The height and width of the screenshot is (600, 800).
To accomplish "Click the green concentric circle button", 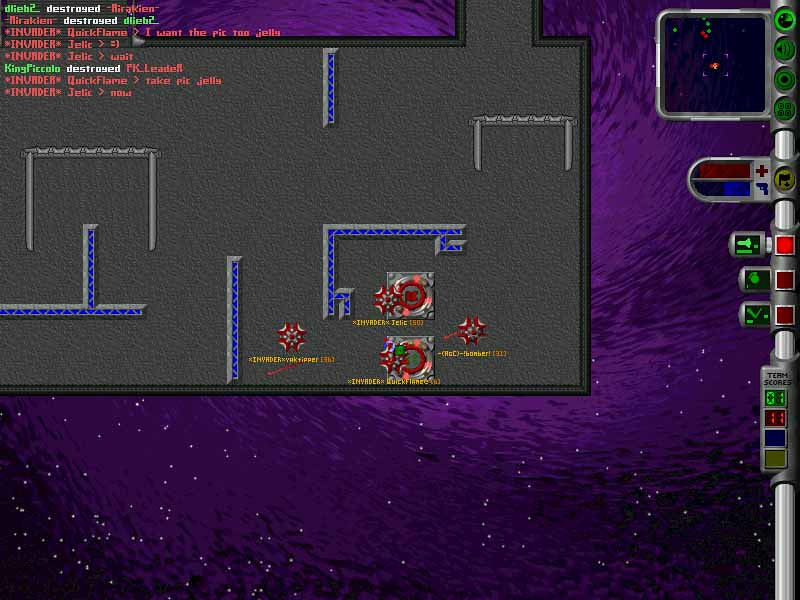I will [x=785, y=79].
